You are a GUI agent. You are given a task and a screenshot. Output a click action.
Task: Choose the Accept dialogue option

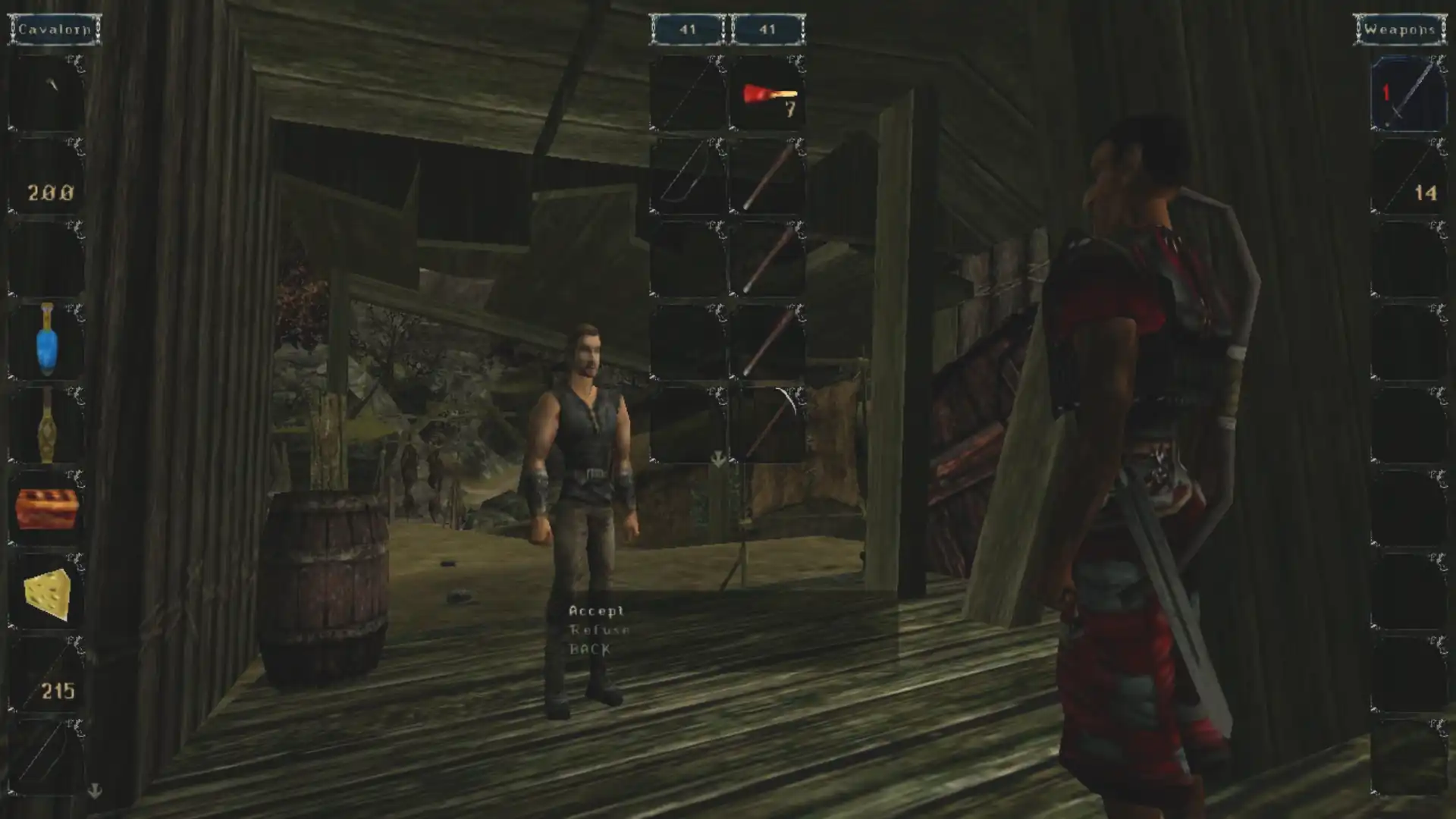click(x=596, y=610)
